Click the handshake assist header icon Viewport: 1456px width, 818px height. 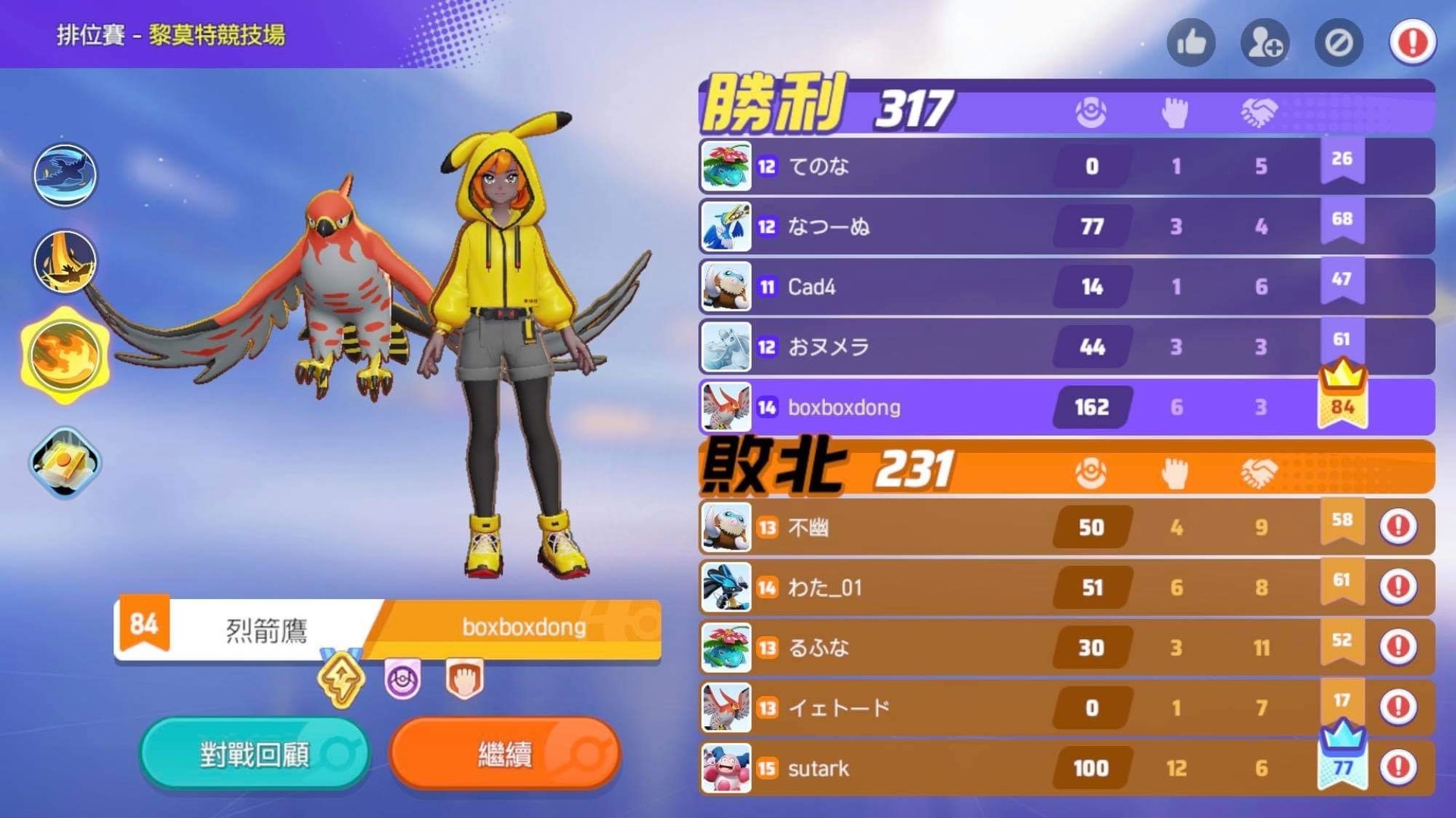[x=1259, y=111]
